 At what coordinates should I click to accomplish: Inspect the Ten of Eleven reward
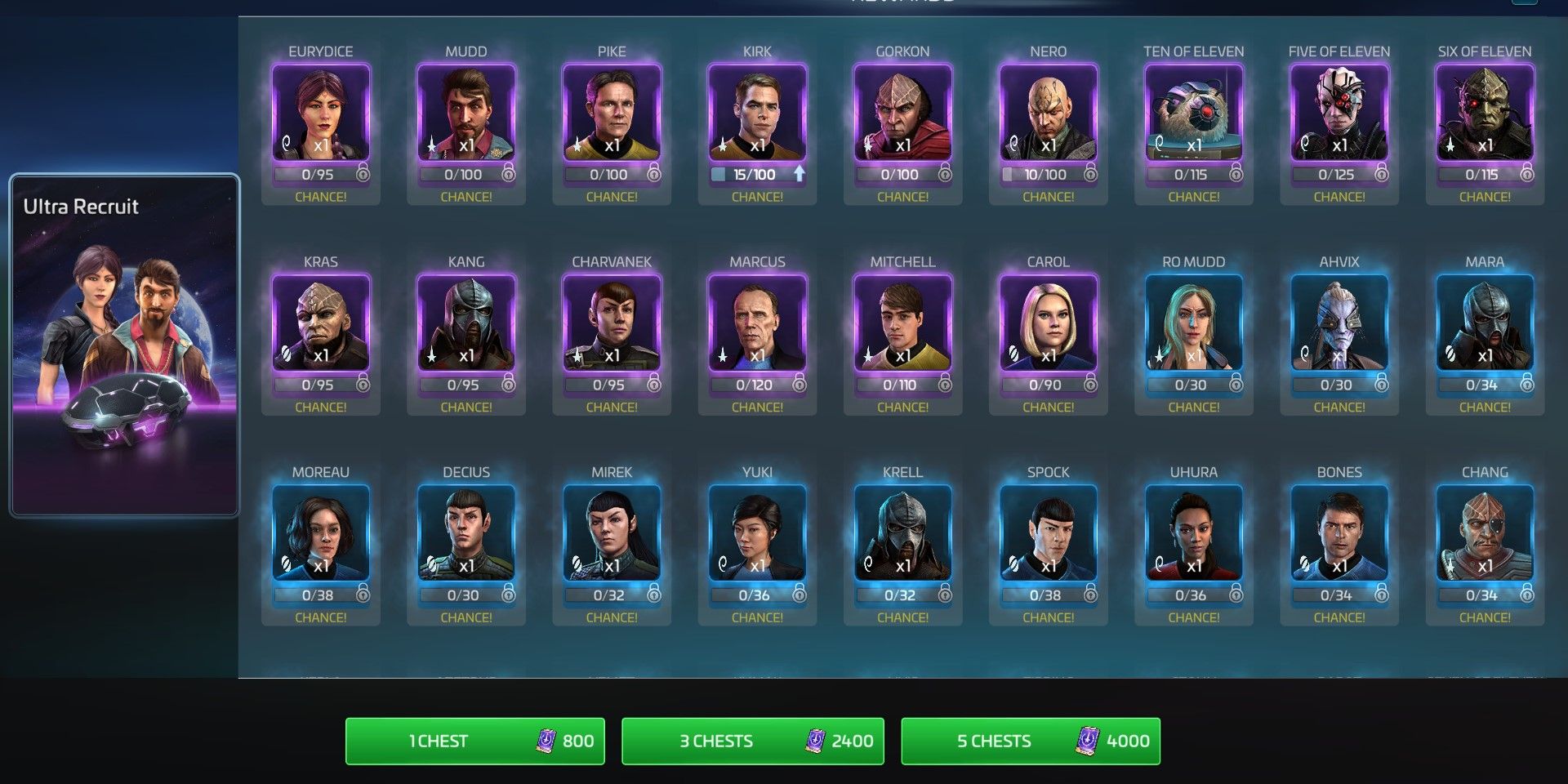pos(1193,113)
